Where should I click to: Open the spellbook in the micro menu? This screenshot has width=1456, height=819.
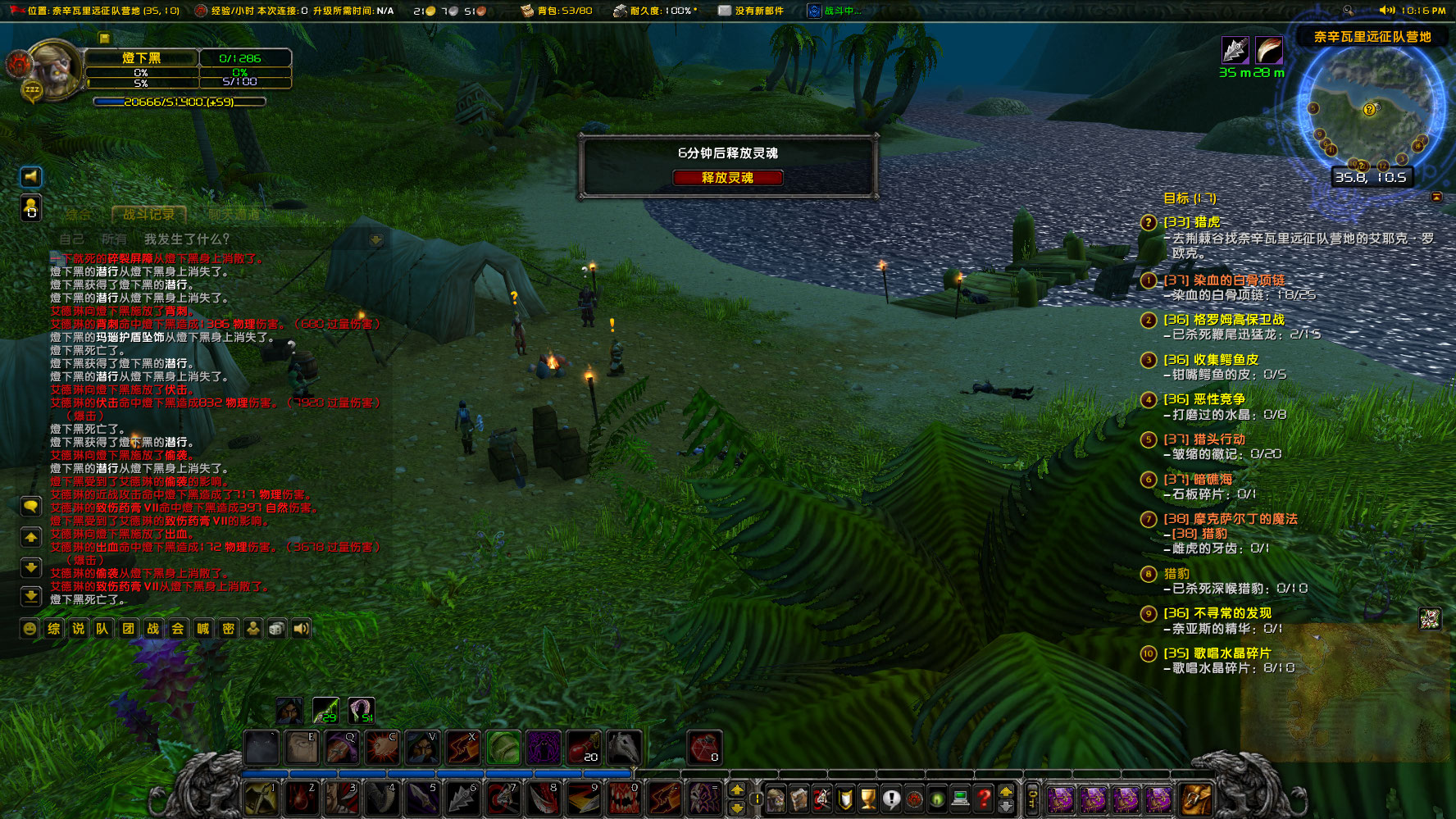799,799
